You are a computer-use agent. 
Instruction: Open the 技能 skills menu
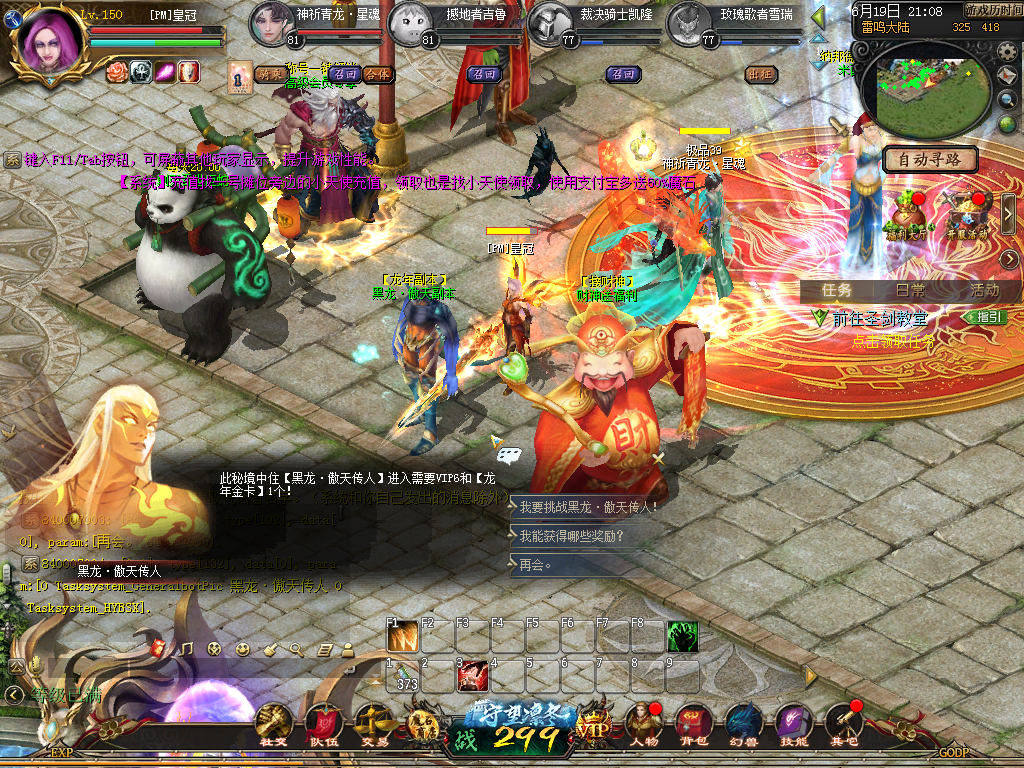click(x=794, y=724)
